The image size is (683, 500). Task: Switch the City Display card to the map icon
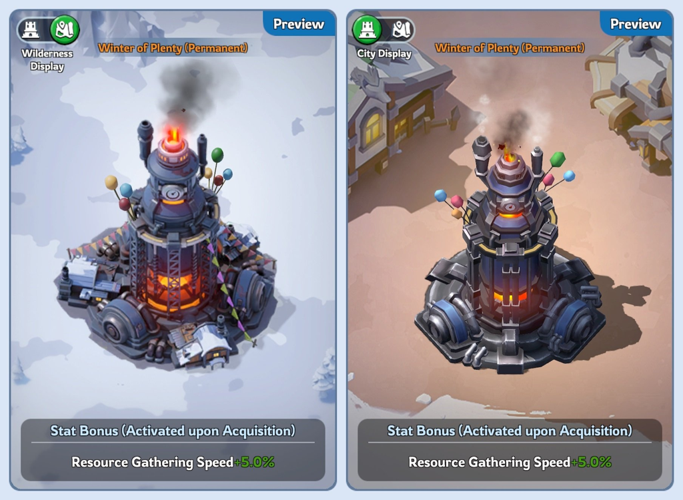point(401,30)
